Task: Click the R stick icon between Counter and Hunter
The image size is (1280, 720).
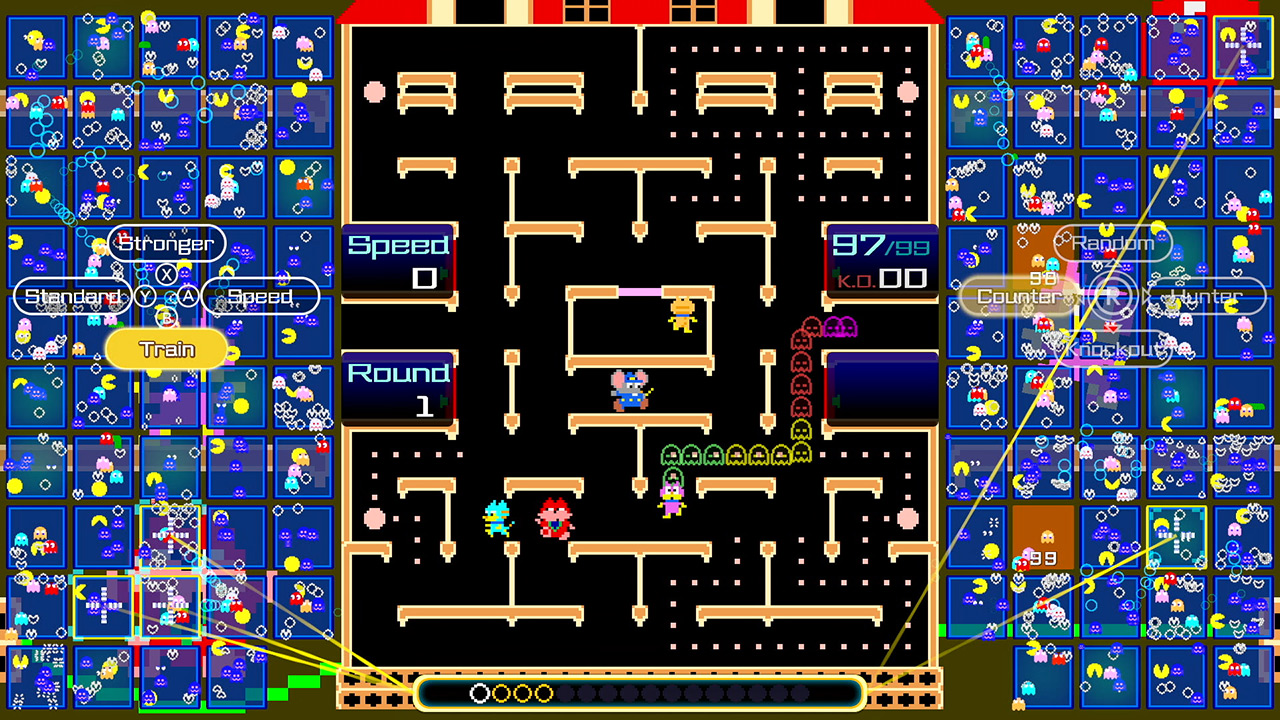Action: (x=1112, y=295)
